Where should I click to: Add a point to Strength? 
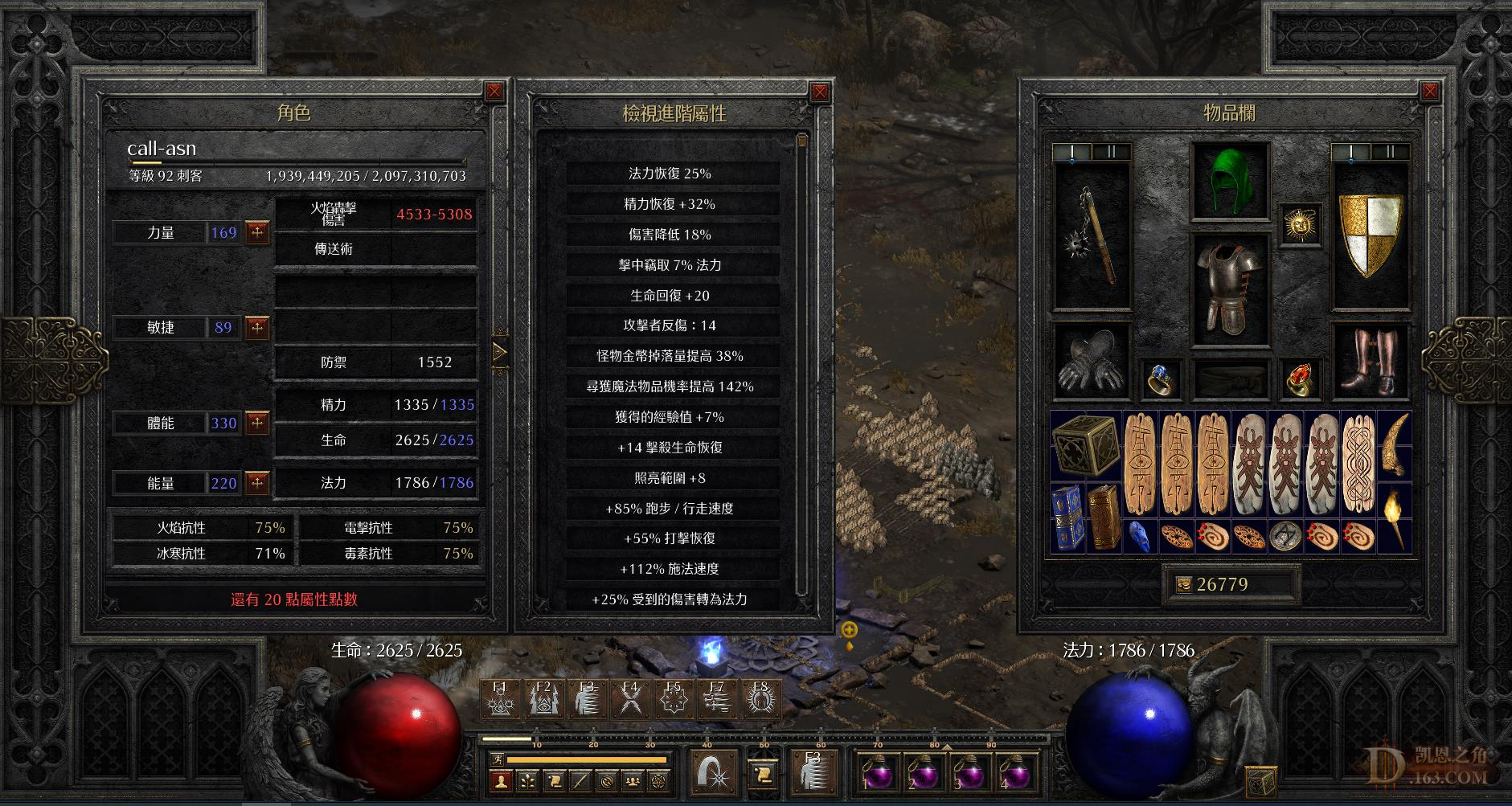coord(257,233)
